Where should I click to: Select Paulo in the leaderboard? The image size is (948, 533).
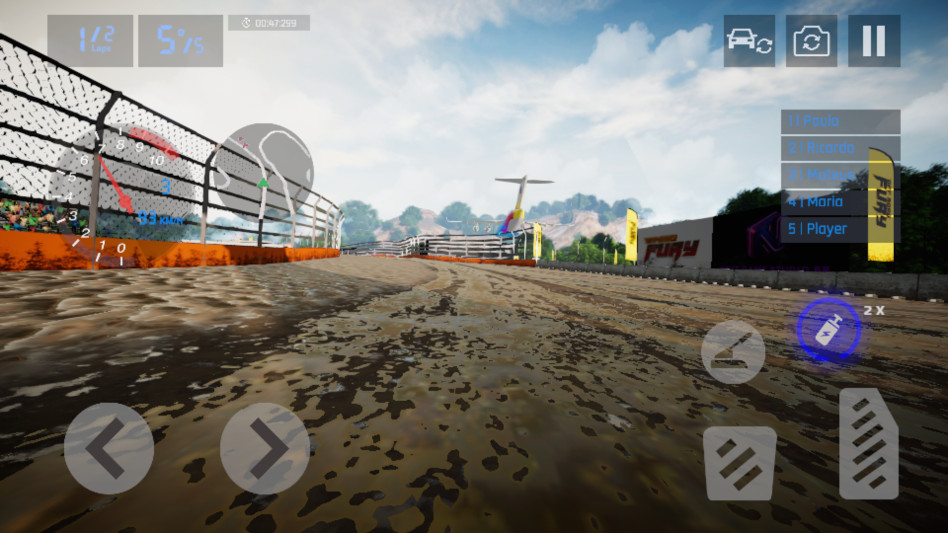click(x=840, y=121)
